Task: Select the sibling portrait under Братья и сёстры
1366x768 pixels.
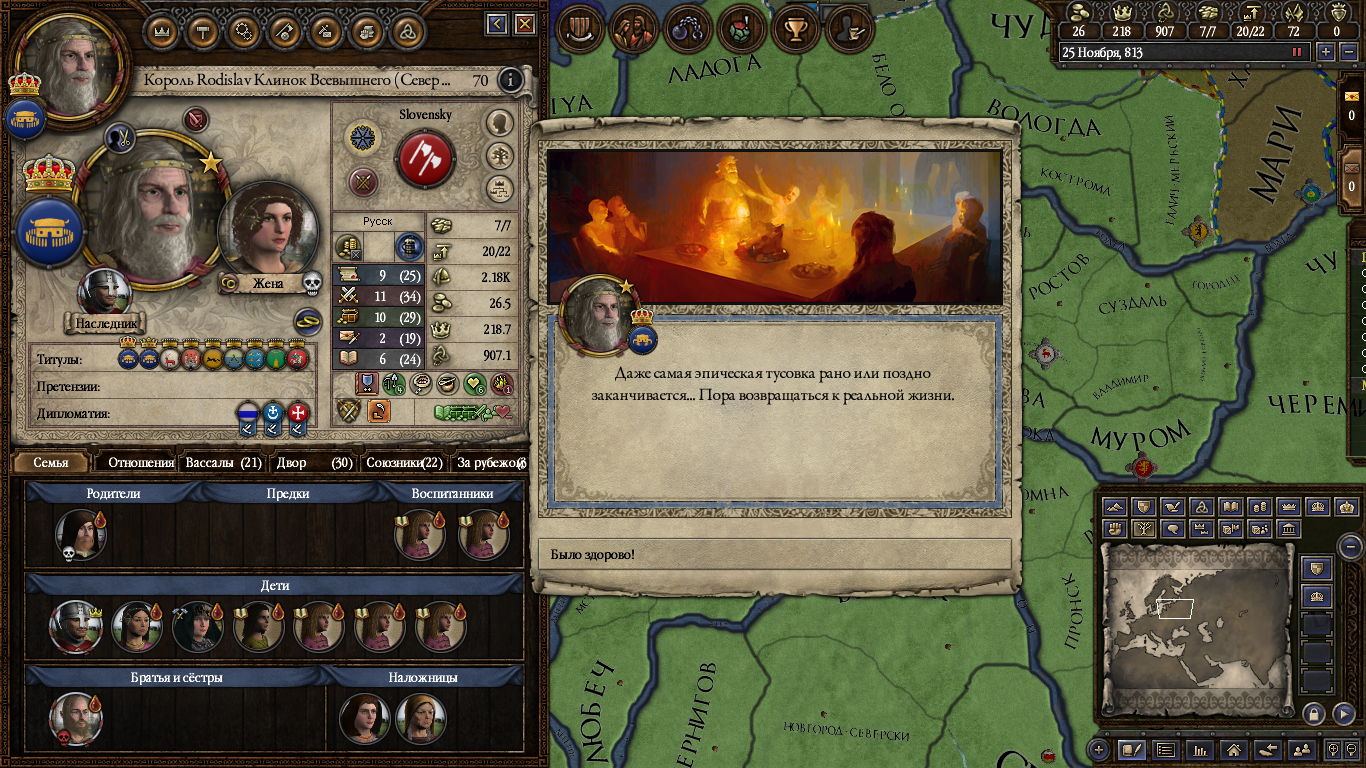Action: point(76,718)
